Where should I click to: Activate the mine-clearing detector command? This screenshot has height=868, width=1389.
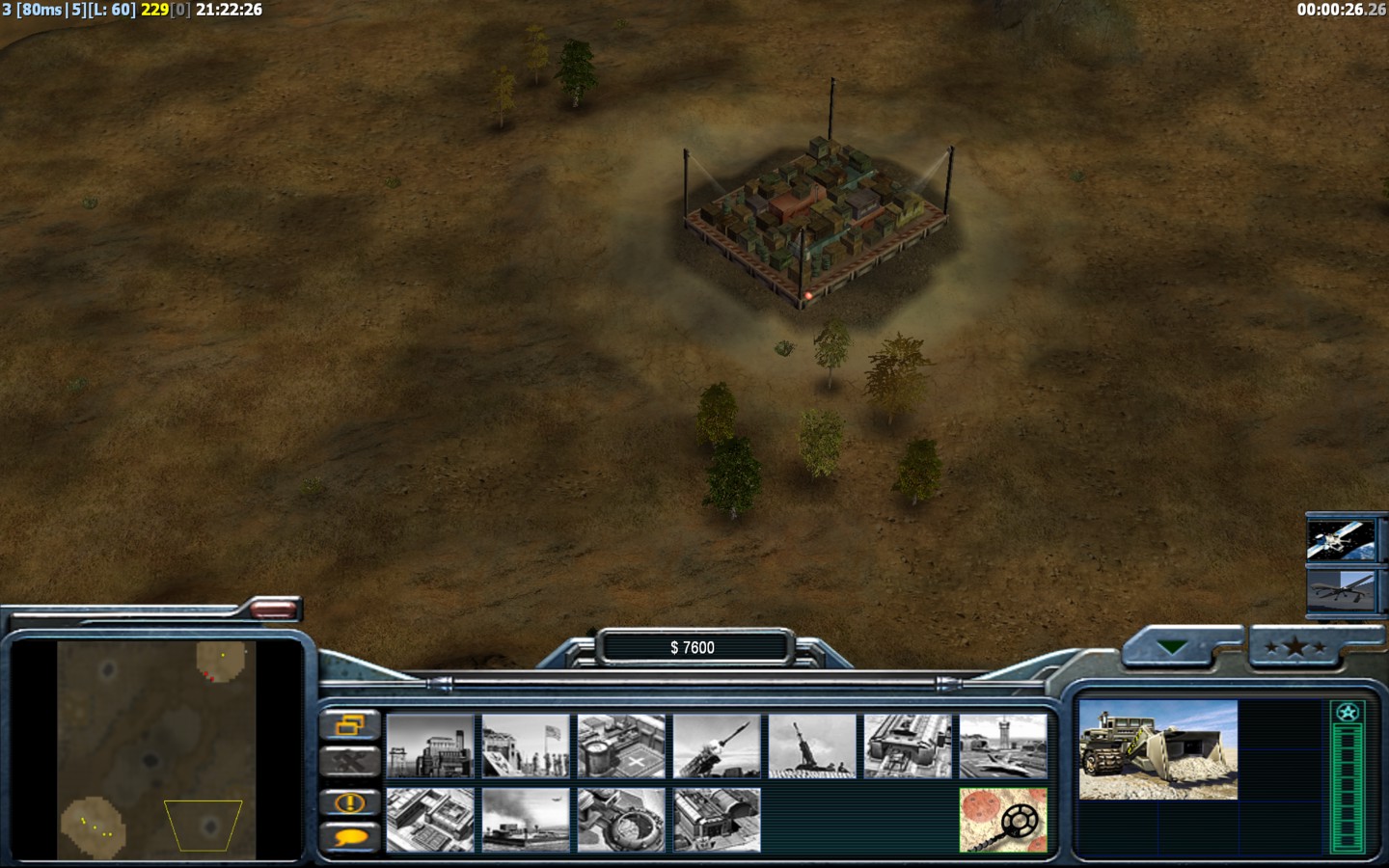(1003, 820)
